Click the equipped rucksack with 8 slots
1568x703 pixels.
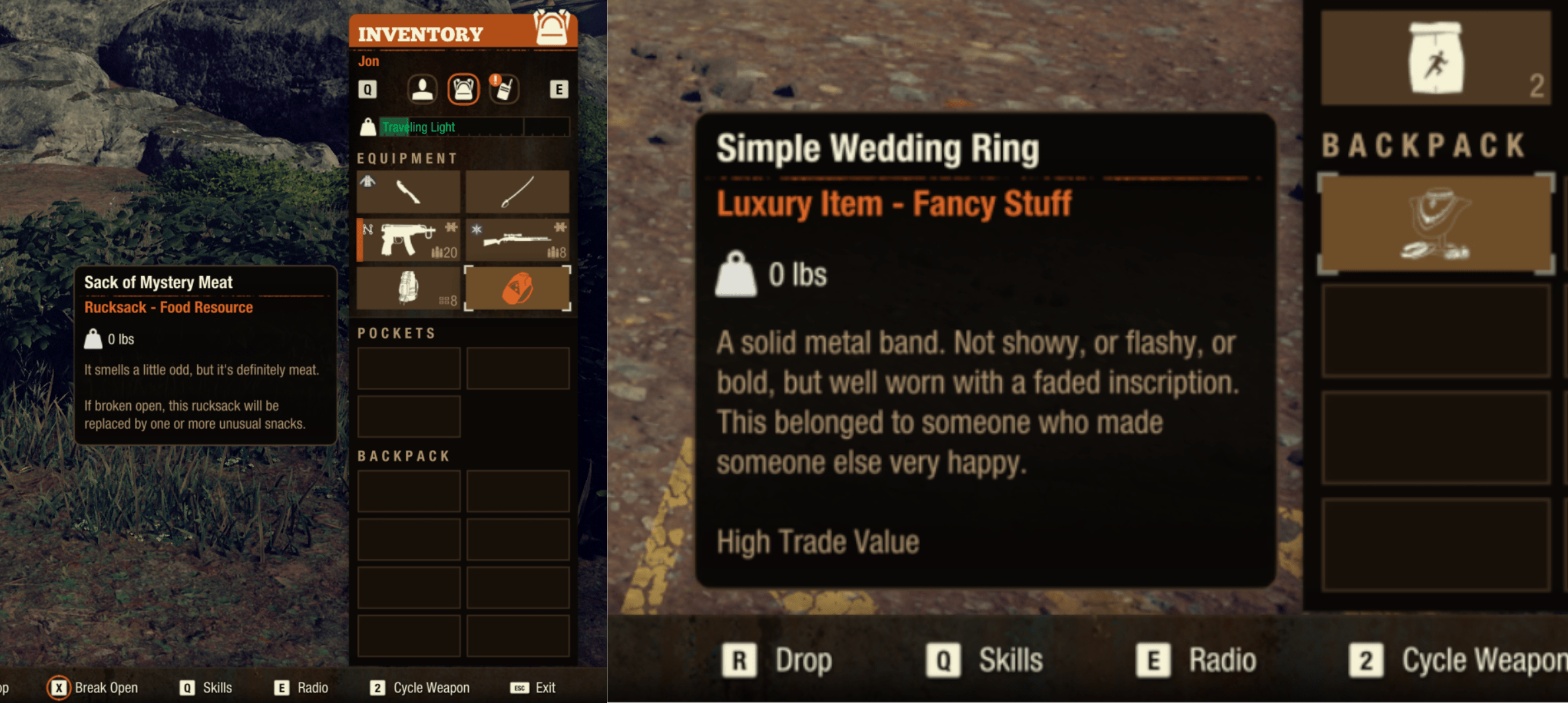408,289
